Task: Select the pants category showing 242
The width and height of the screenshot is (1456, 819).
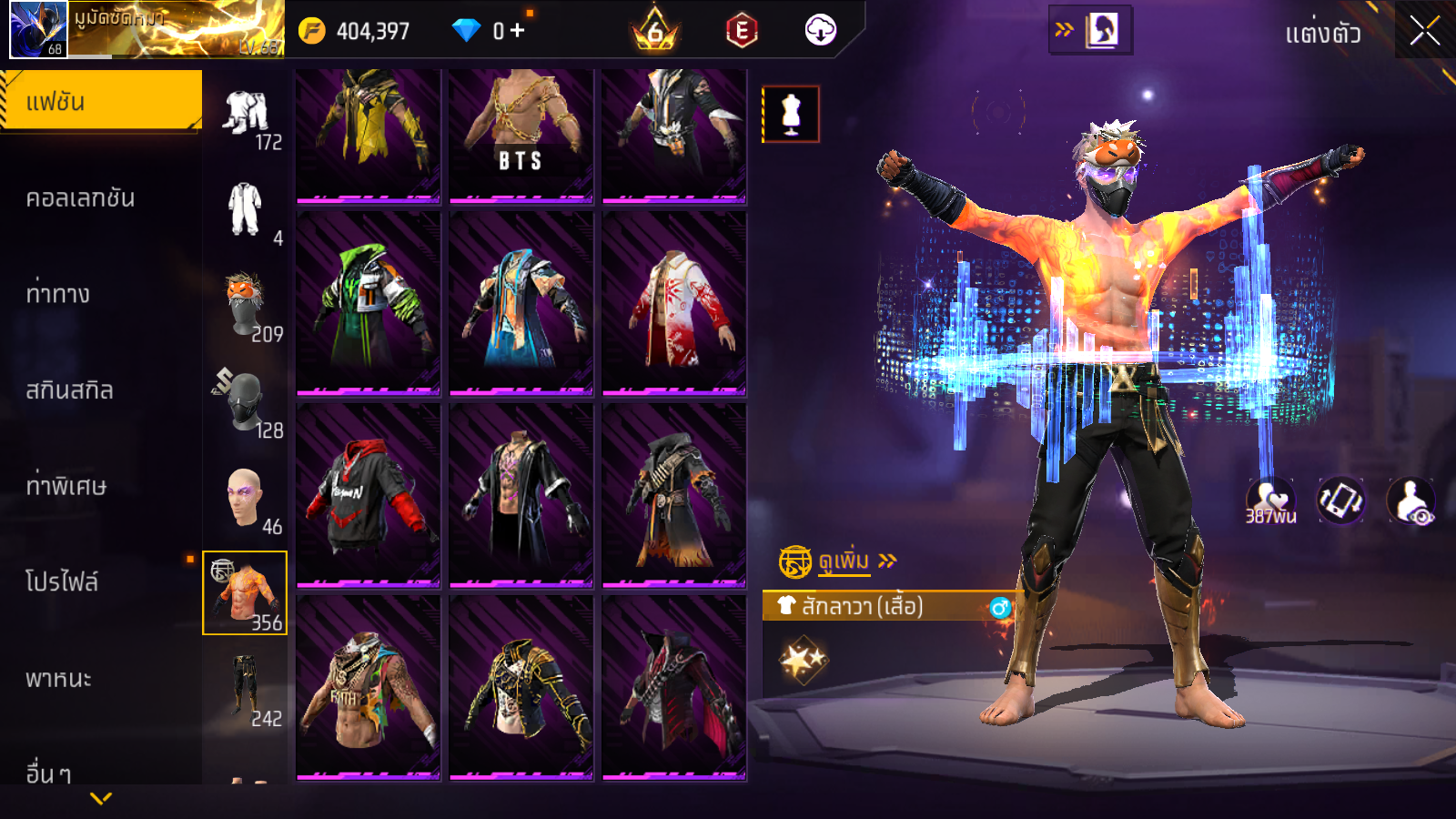Action: pyautogui.click(x=246, y=689)
